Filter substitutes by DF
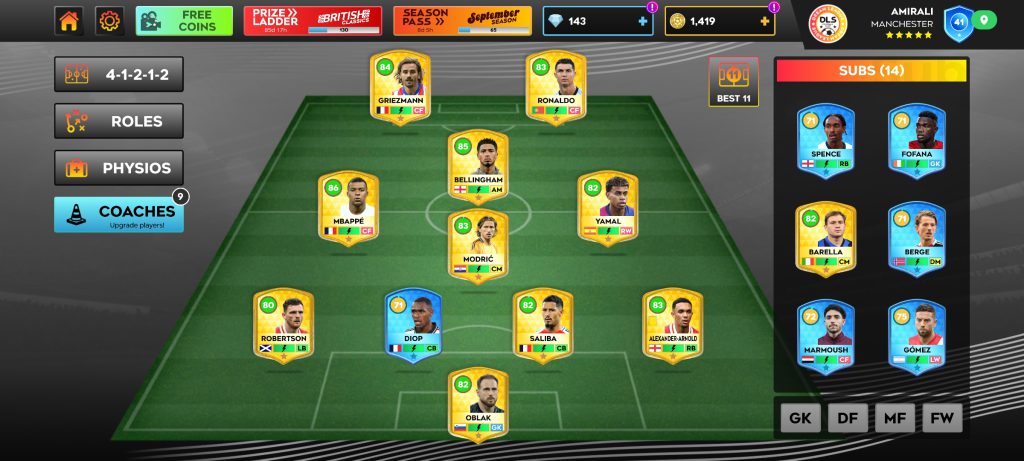Screen dimensions: 1024x461 (847, 419)
